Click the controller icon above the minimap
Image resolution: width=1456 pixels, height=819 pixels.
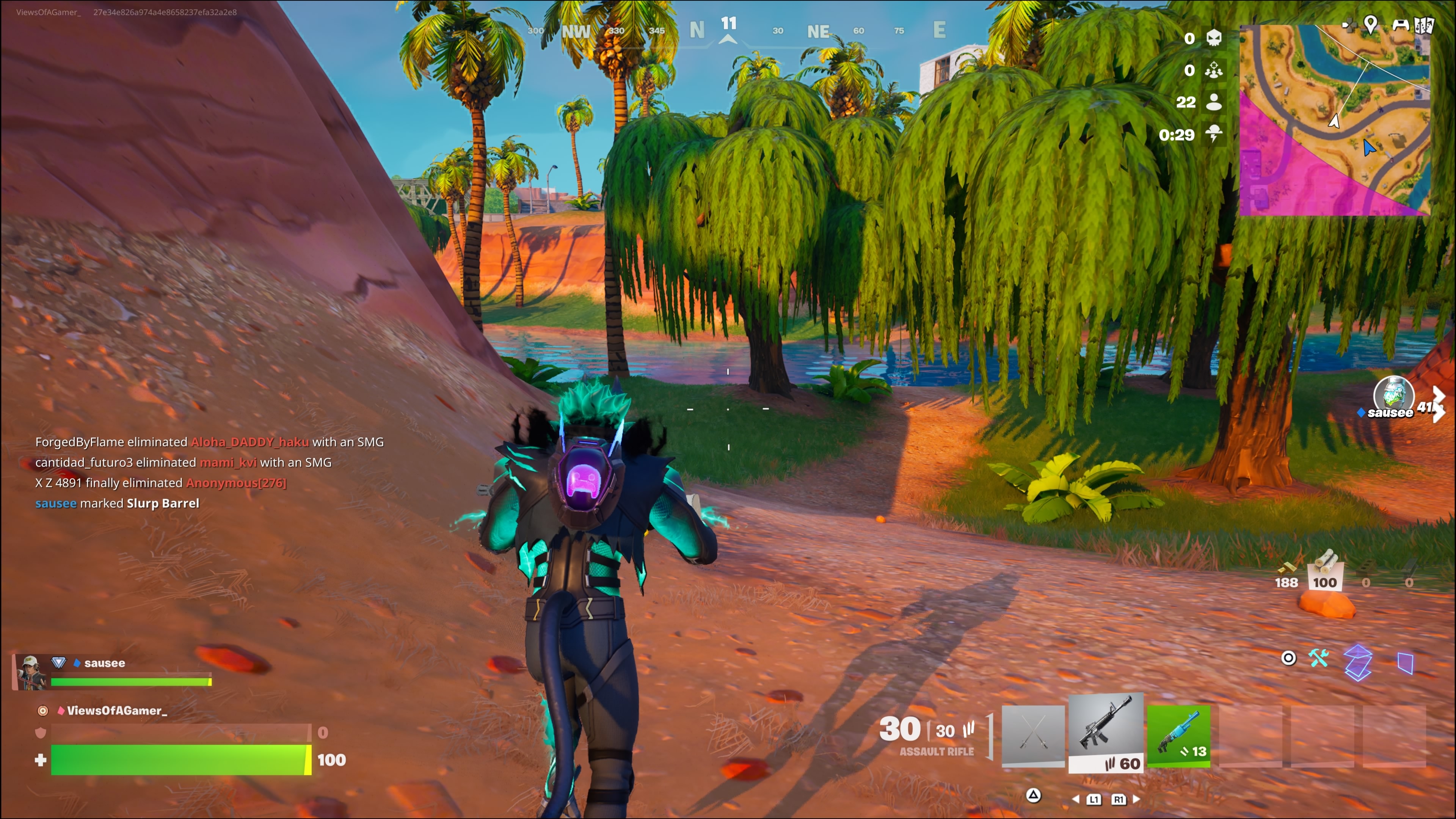tap(1400, 25)
